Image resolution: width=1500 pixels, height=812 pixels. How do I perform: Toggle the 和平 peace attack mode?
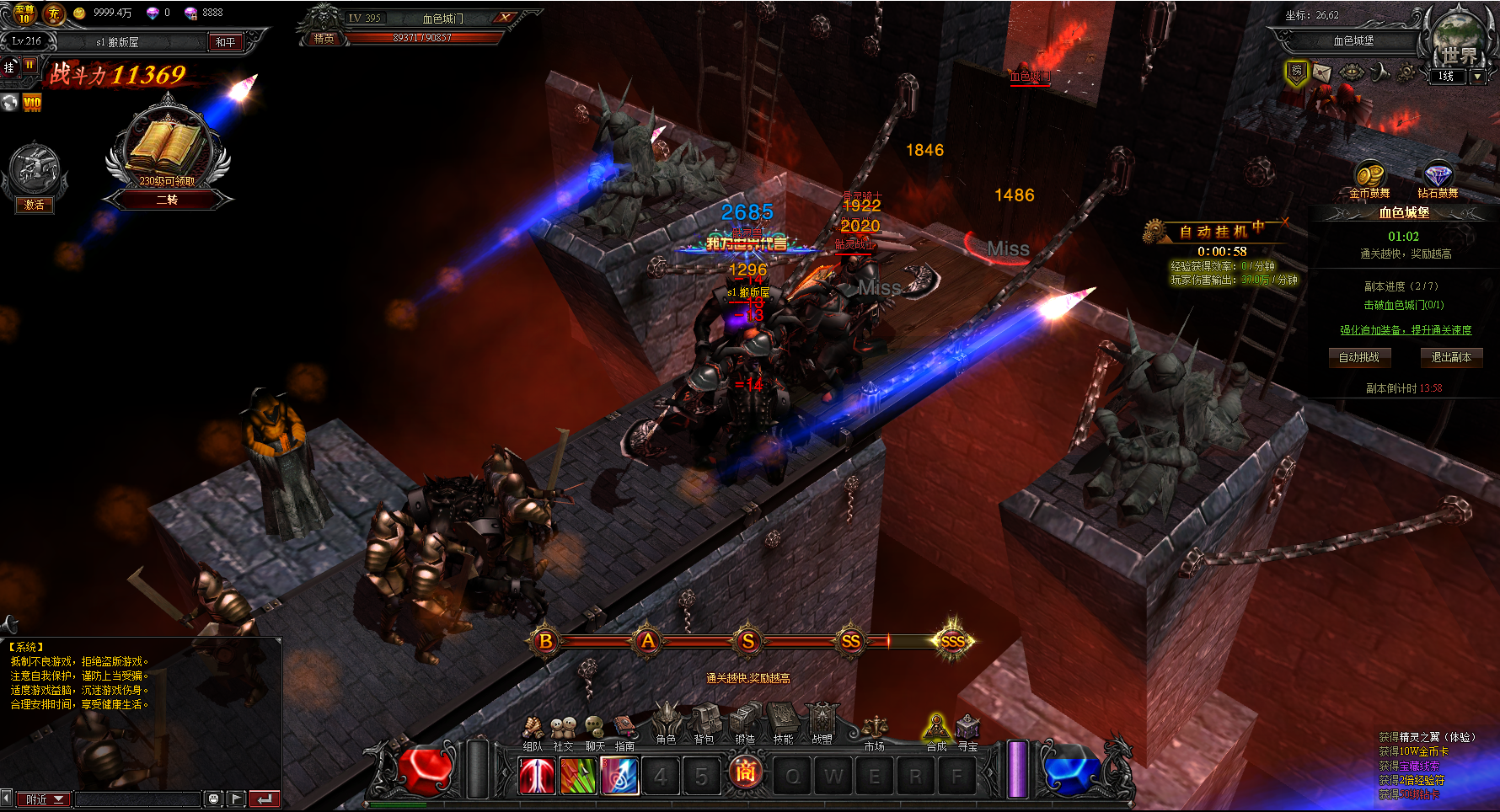(x=226, y=42)
